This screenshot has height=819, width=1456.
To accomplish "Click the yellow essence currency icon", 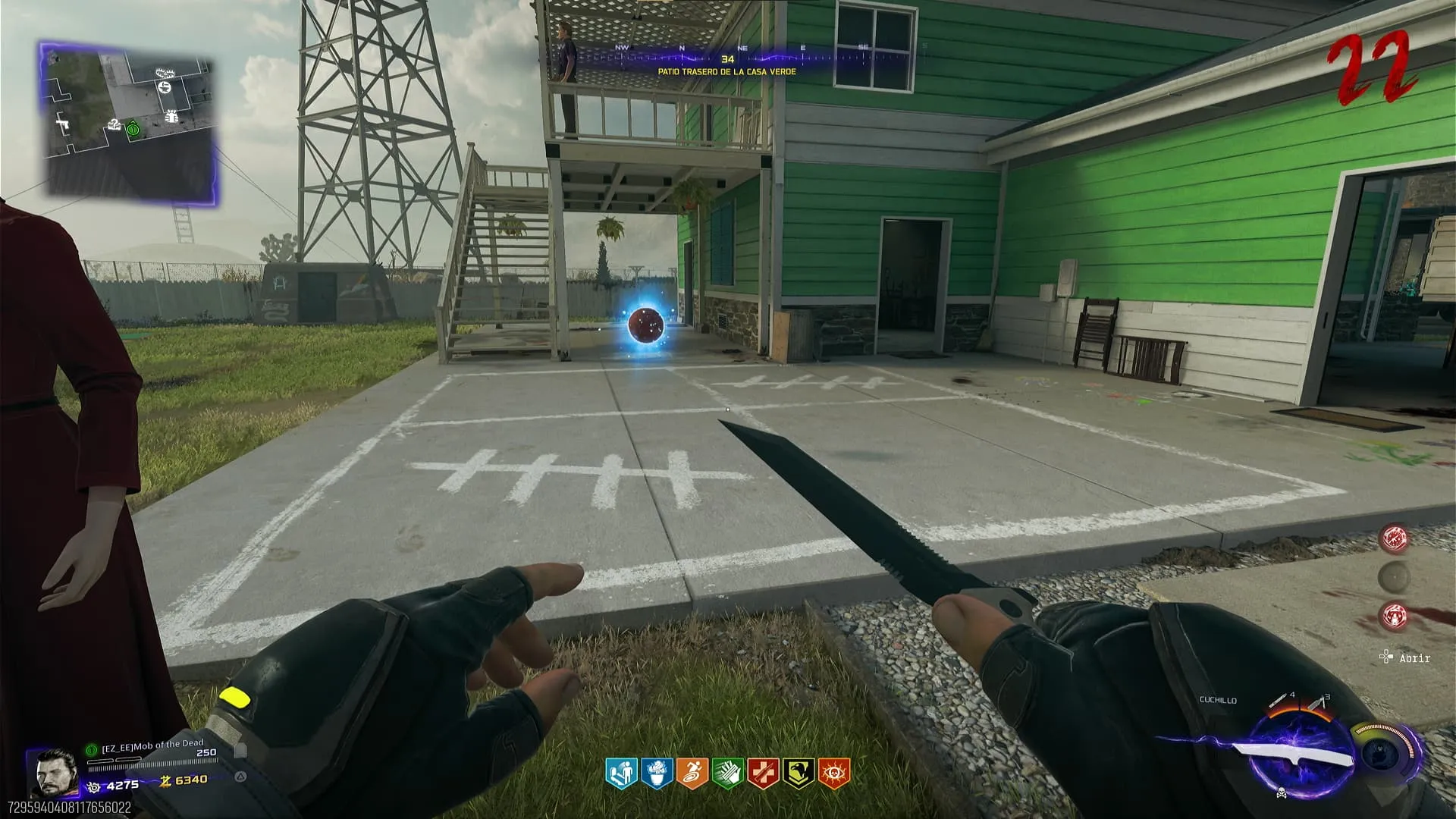I will click(x=165, y=780).
